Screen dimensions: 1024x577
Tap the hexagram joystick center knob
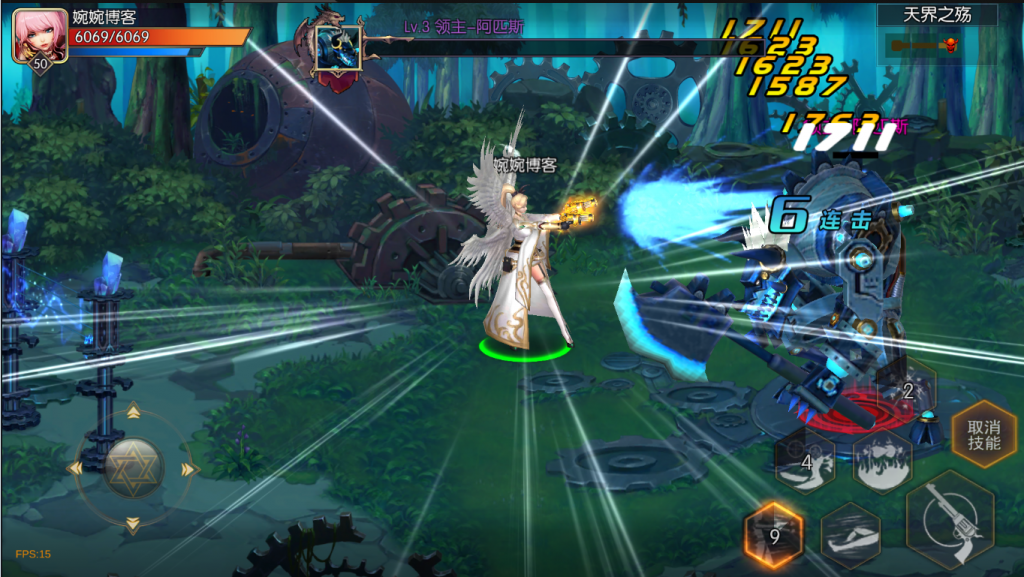pos(133,468)
